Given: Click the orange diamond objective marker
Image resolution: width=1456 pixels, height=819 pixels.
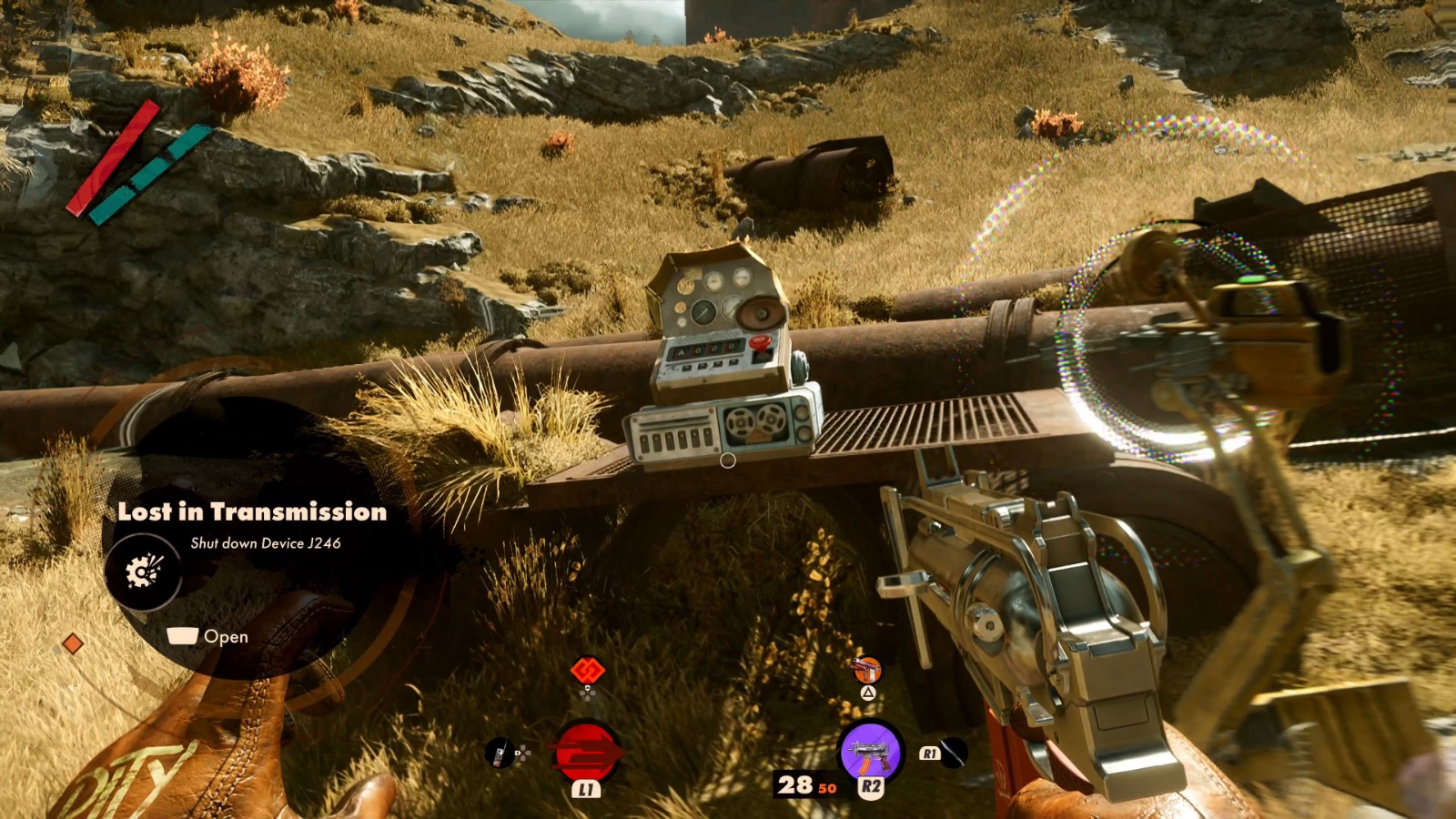Looking at the screenshot, I should click(73, 644).
